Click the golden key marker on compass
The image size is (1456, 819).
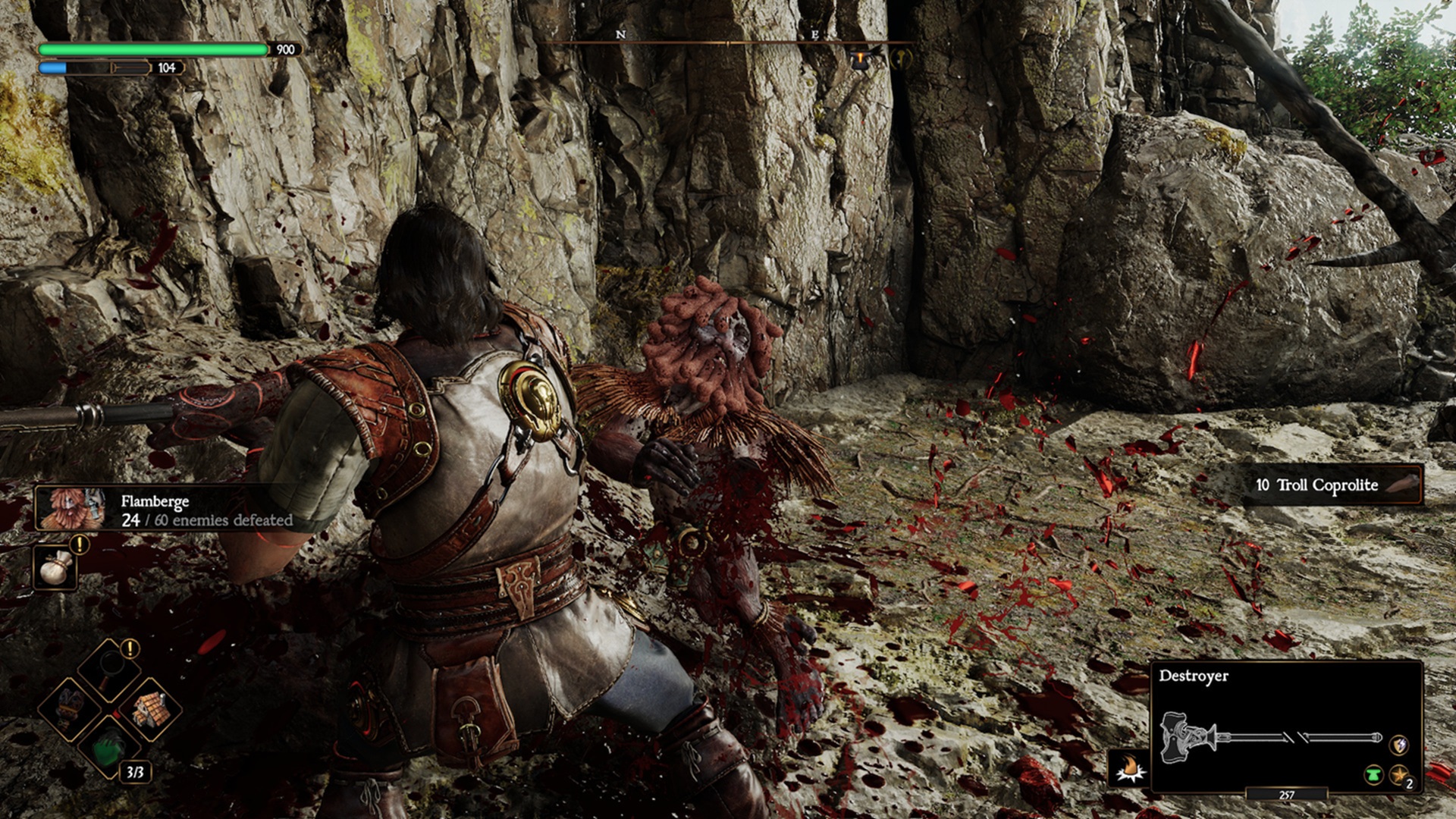902,58
